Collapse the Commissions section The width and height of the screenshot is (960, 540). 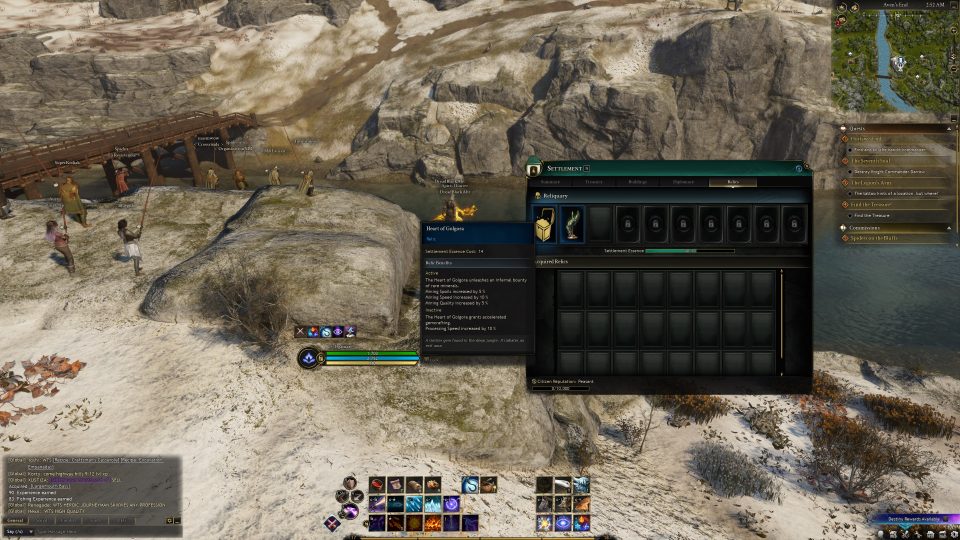(x=950, y=227)
